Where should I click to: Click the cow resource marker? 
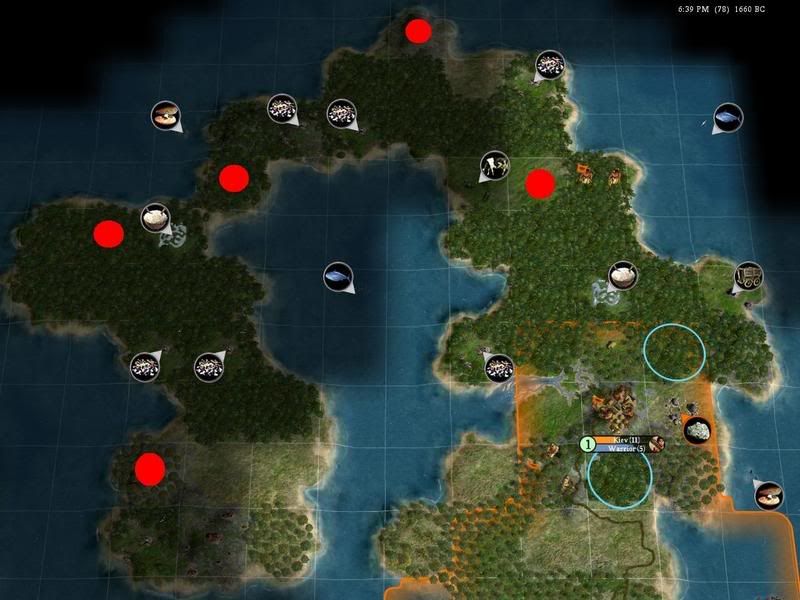point(493,165)
